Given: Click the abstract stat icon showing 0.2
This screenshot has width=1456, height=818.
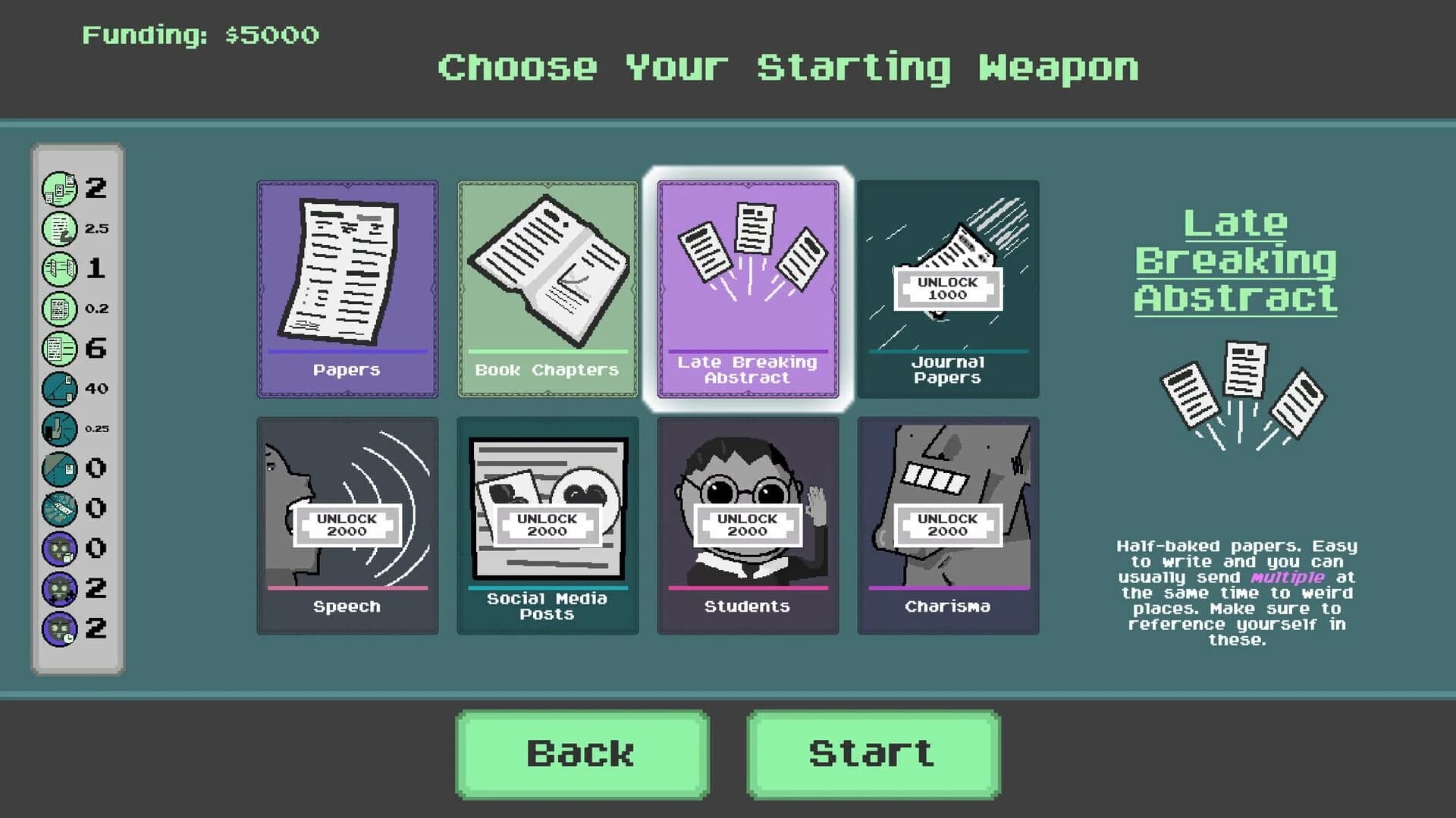Looking at the screenshot, I should [x=59, y=309].
